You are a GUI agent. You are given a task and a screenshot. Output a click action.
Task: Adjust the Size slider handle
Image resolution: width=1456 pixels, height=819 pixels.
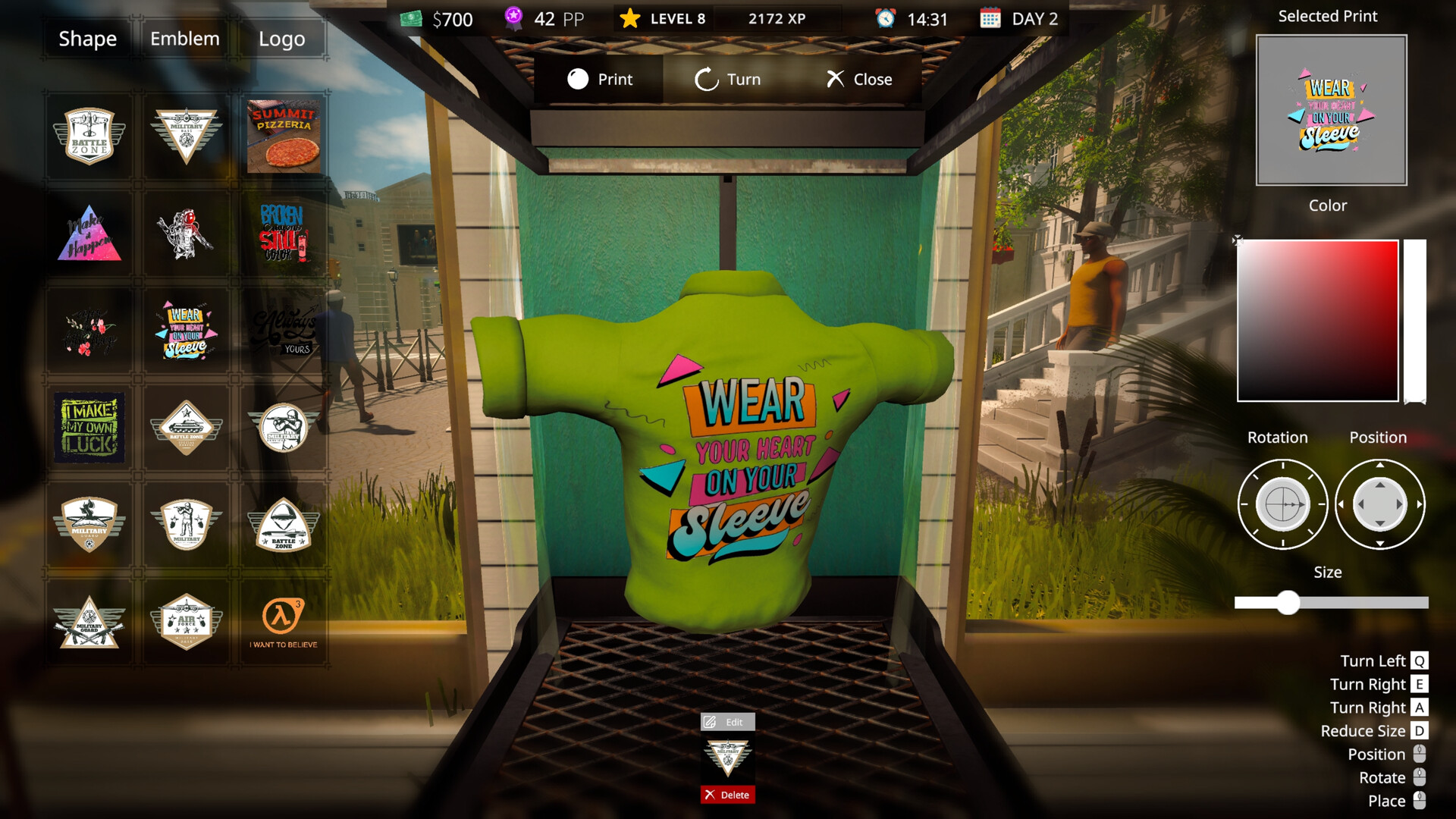click(x=1287, y=602)
